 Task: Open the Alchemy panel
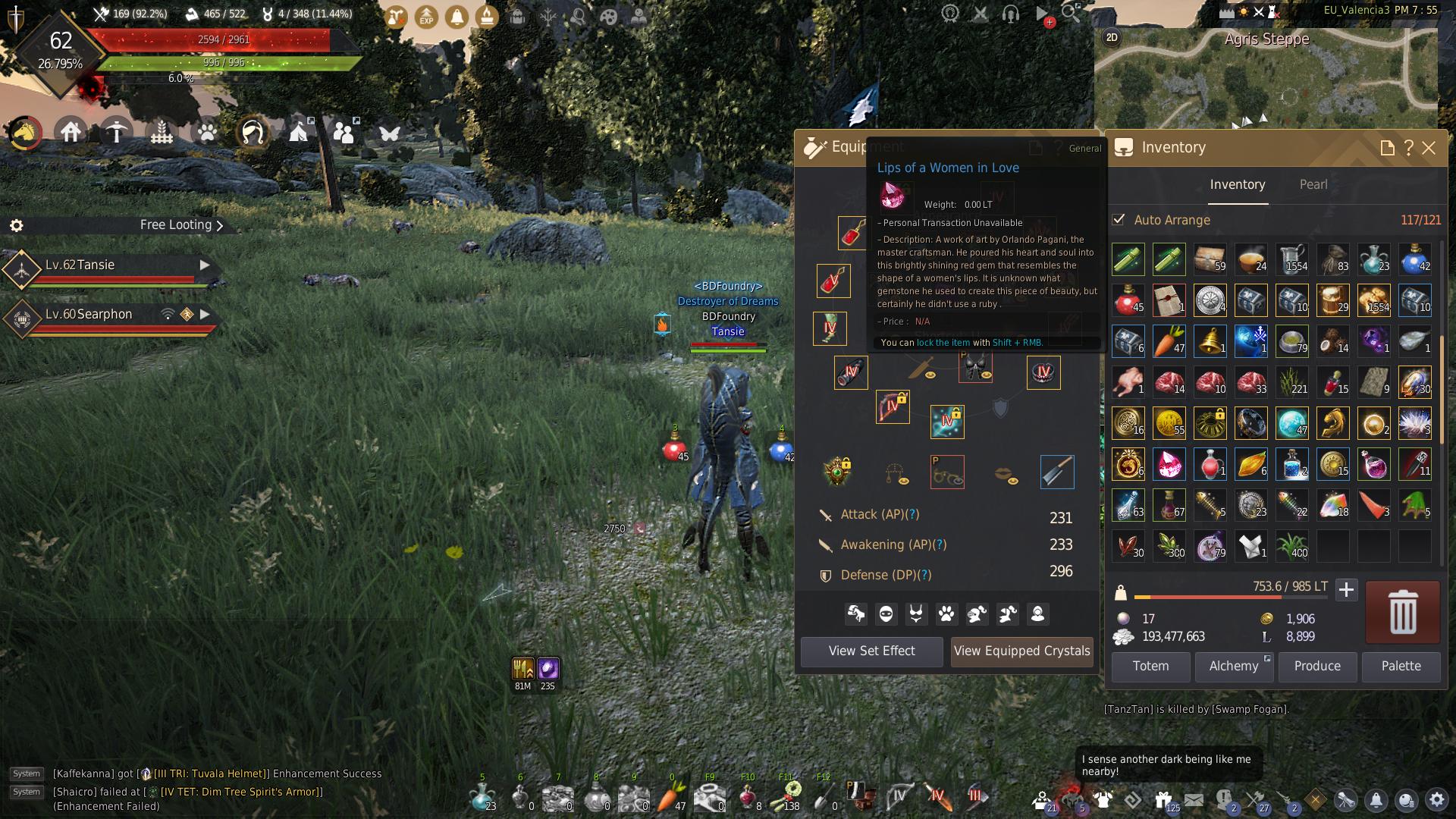(x=1234, y=667)
